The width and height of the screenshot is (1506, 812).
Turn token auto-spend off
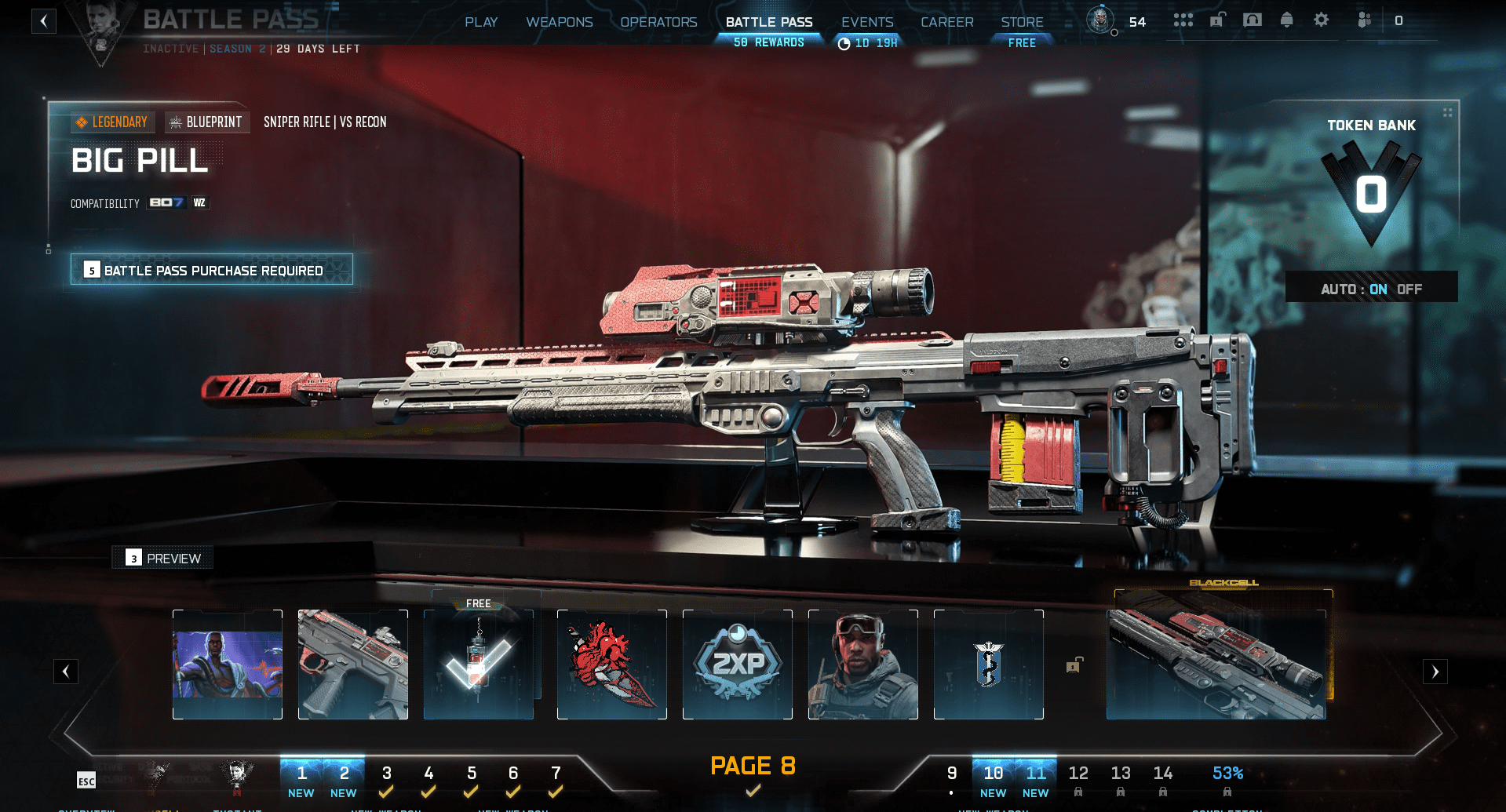click(x=1409, y=289)
